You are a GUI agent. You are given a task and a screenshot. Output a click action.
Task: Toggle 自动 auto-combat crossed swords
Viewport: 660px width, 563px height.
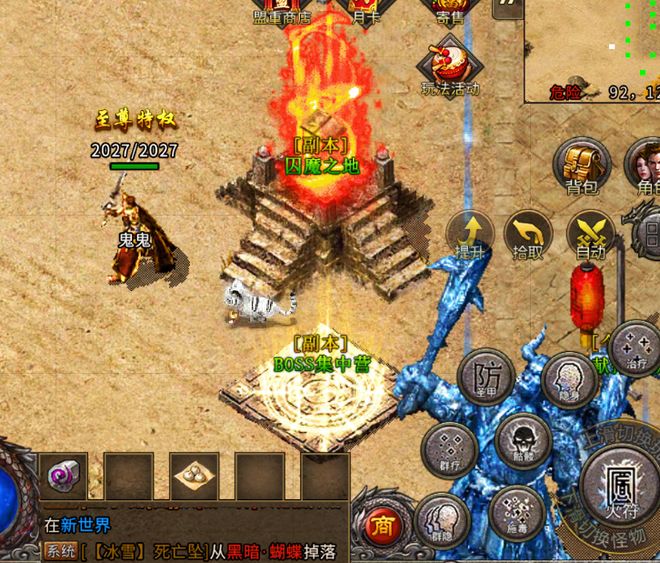(x=590, y=234)
